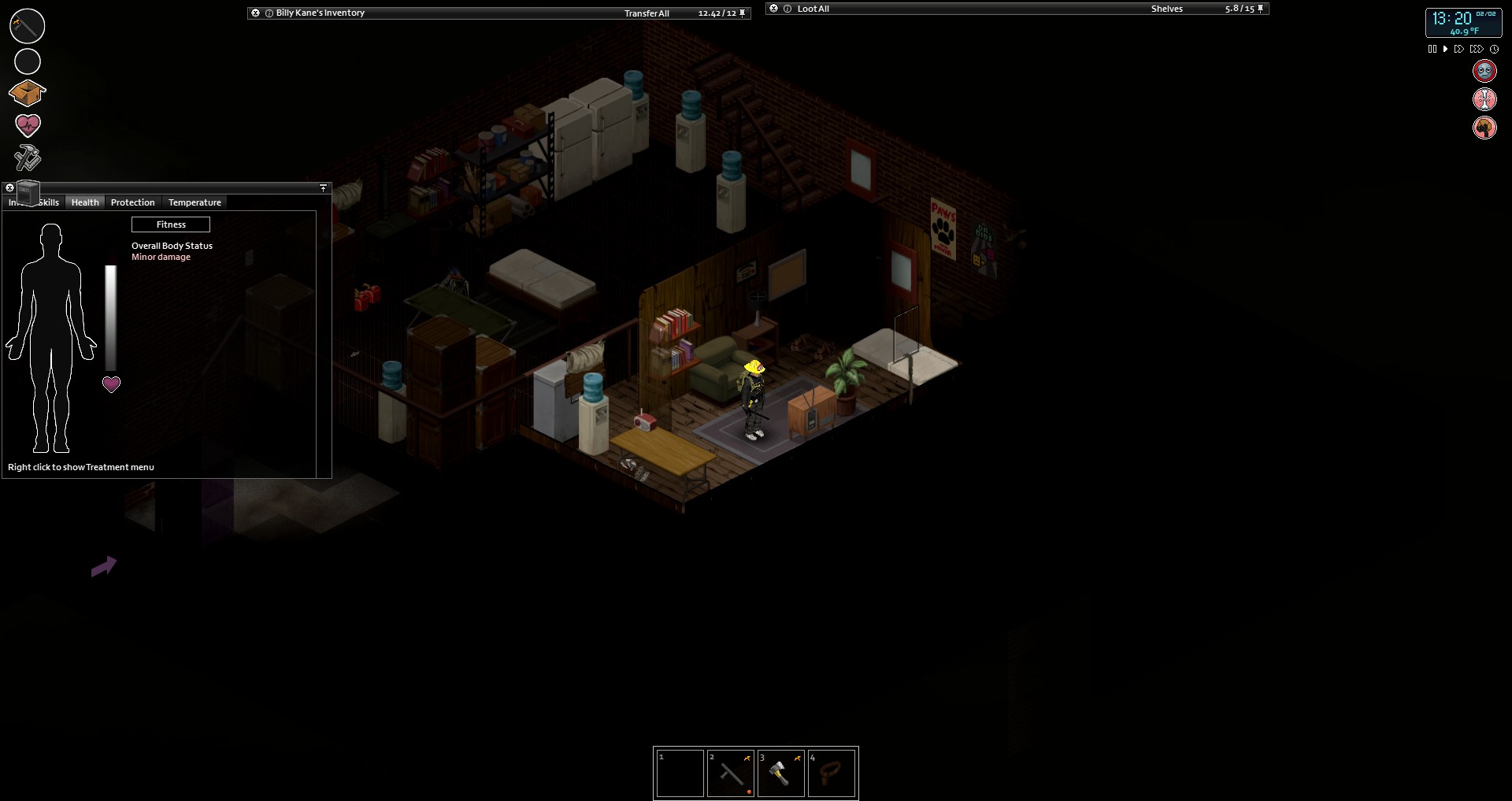Switch to the Protection tab
Viewport: 1512px width, 801px height.
click(132, 202)
